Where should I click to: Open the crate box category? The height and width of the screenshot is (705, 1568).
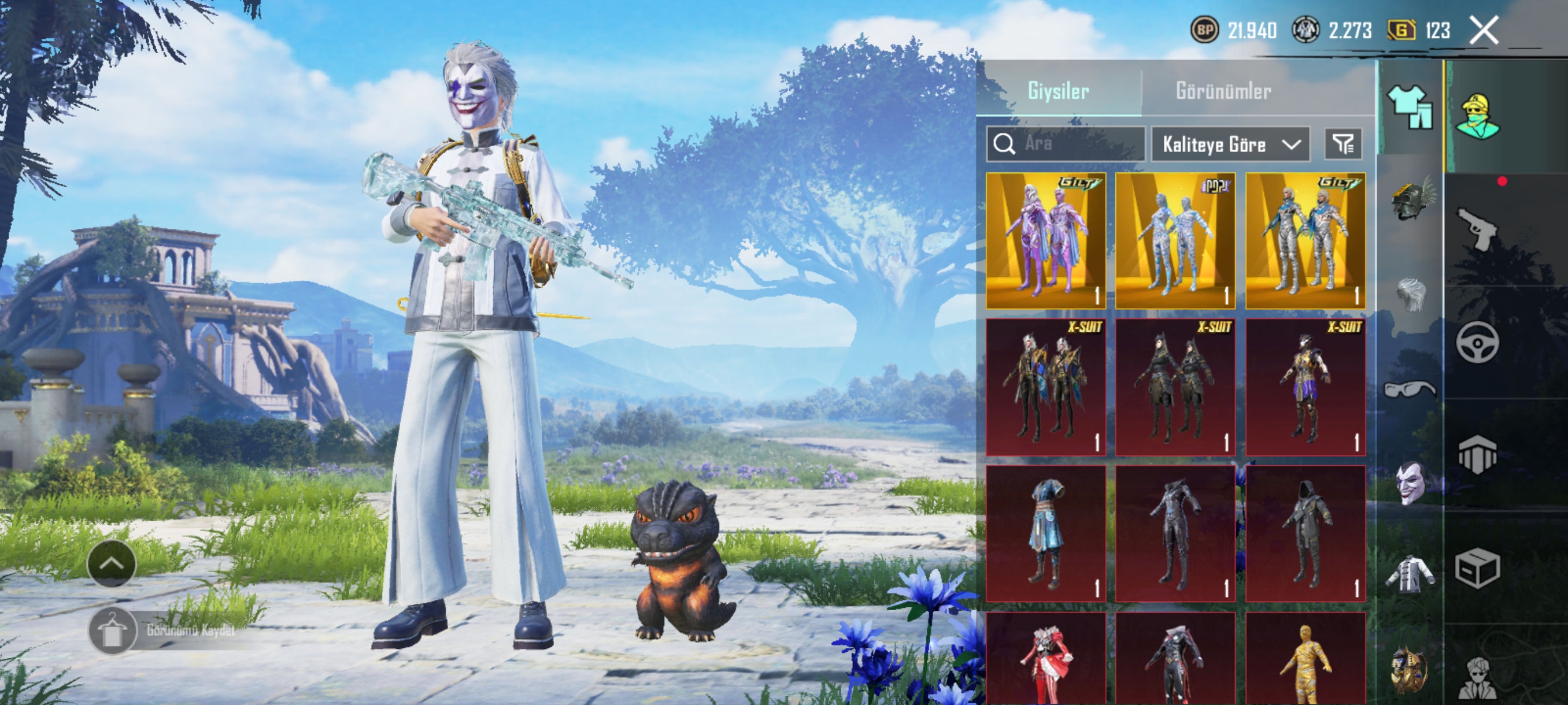pyautogui.click(x=1477, y=569)
